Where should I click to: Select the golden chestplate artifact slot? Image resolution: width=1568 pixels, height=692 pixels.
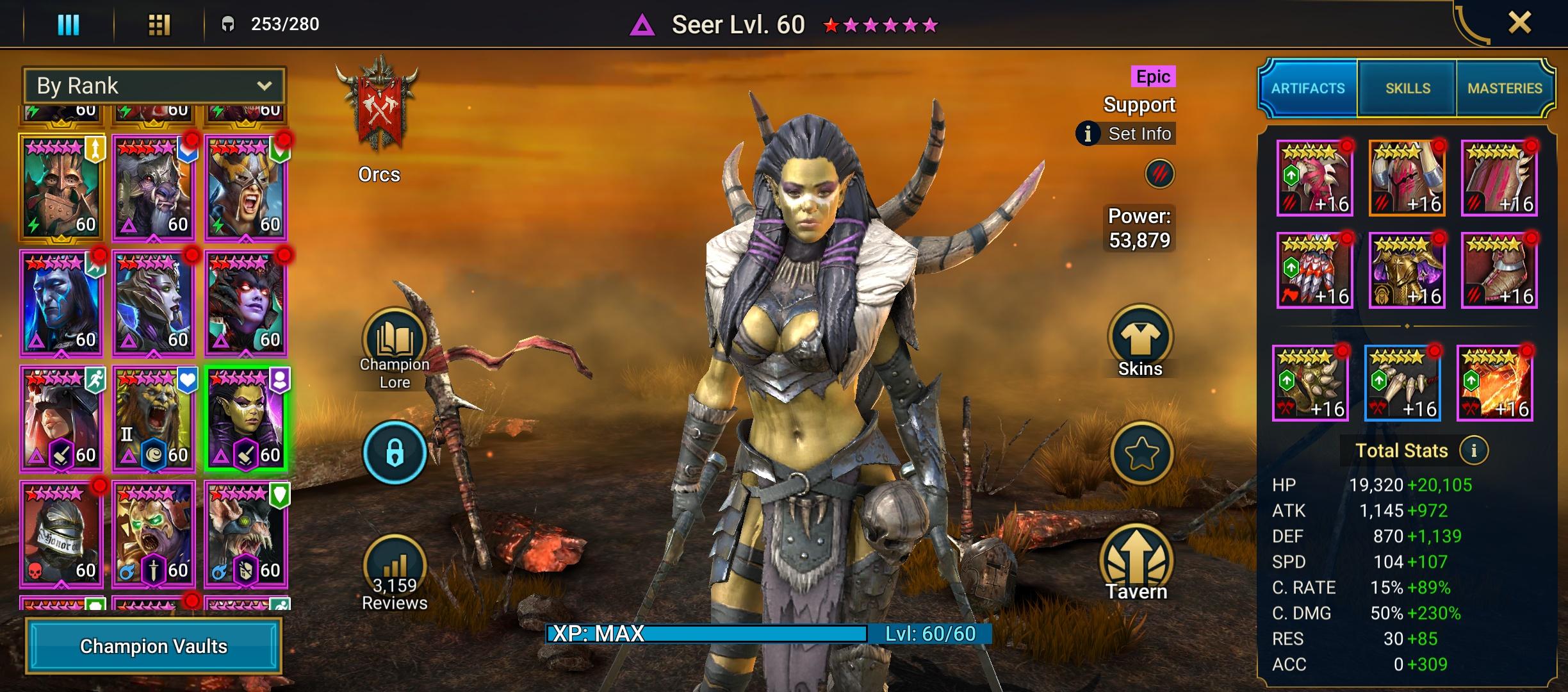(x=1407, y=270)
